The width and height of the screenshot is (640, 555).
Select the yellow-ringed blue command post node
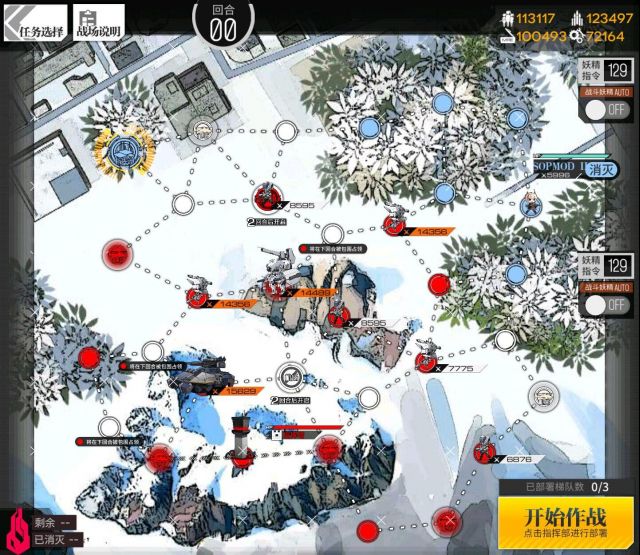click(124, 150)
